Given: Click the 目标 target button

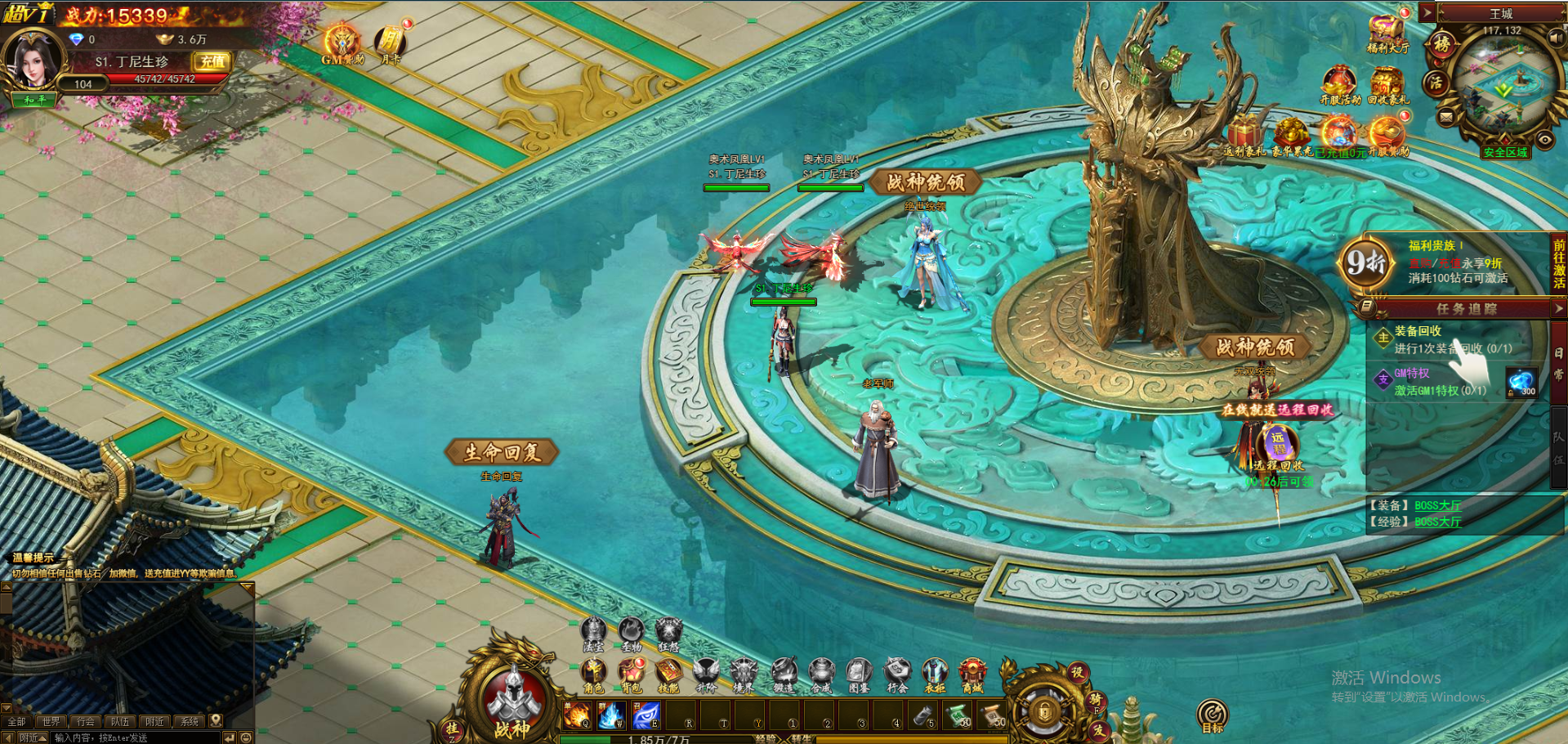Looking at the screenshot, I should tap(1213, 715).
